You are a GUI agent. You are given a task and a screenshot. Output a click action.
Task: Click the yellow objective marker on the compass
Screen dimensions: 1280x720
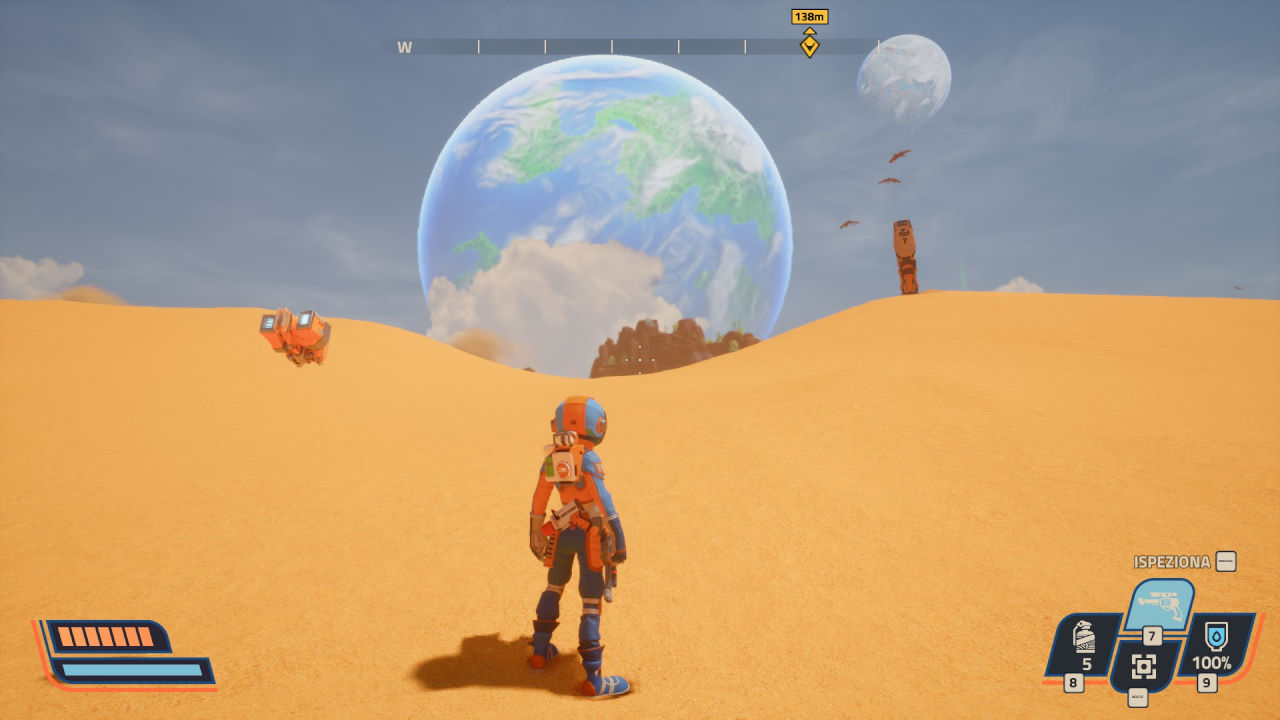click(x=809, y=46)
